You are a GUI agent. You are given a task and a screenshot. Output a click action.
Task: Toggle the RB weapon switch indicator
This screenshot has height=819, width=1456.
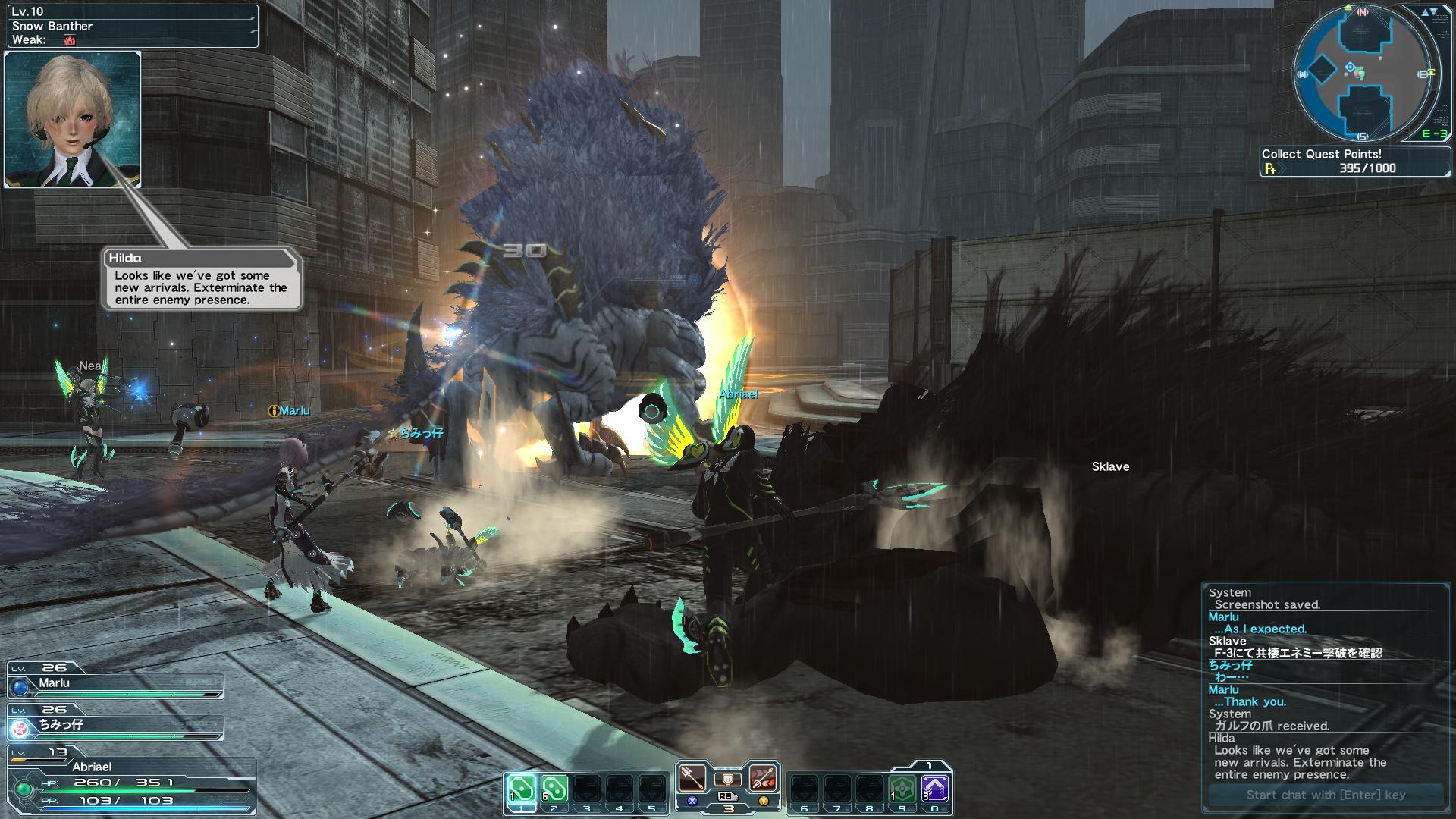point(726,796)
